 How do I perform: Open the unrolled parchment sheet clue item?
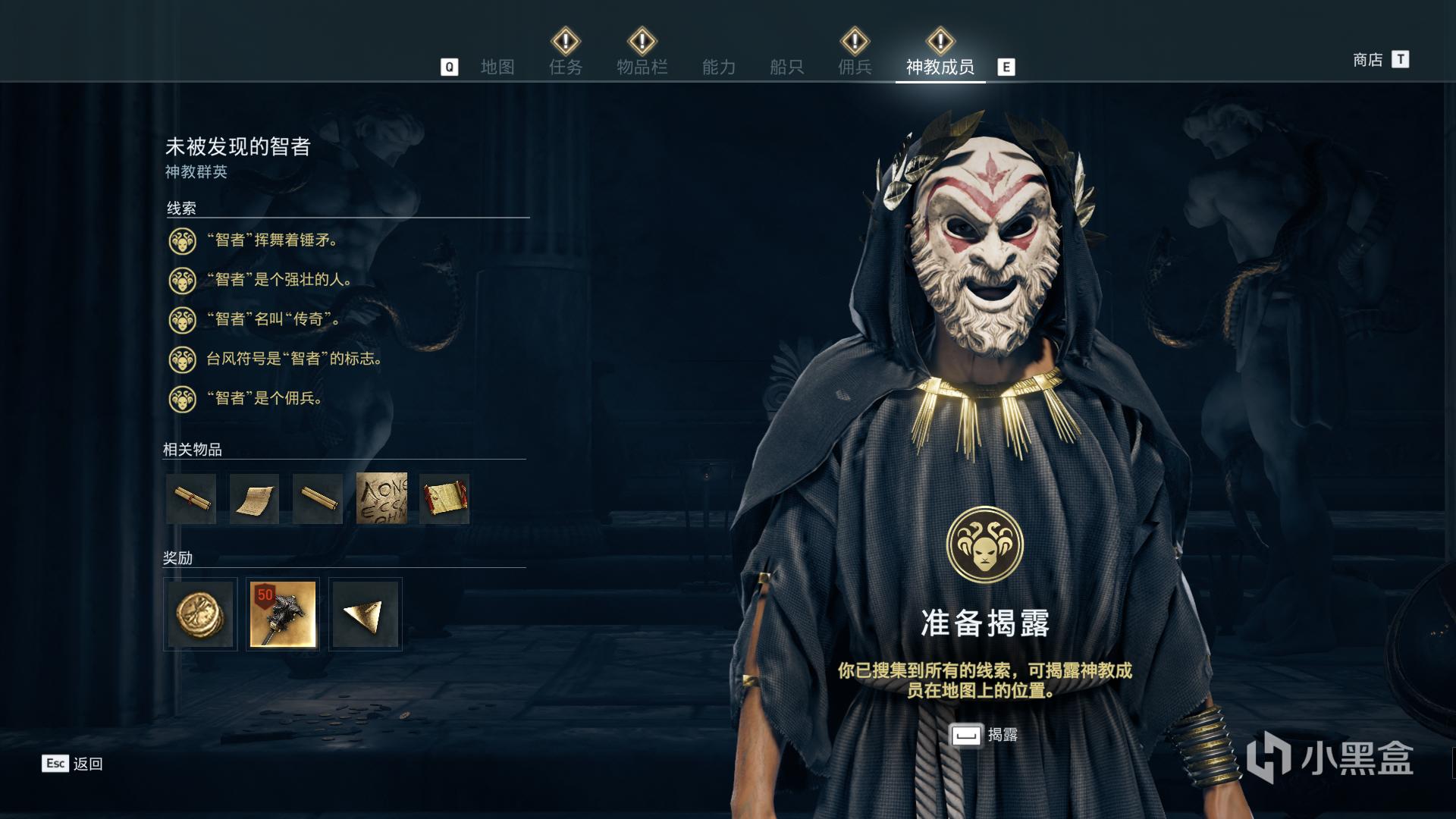click(x=255, y=498)
